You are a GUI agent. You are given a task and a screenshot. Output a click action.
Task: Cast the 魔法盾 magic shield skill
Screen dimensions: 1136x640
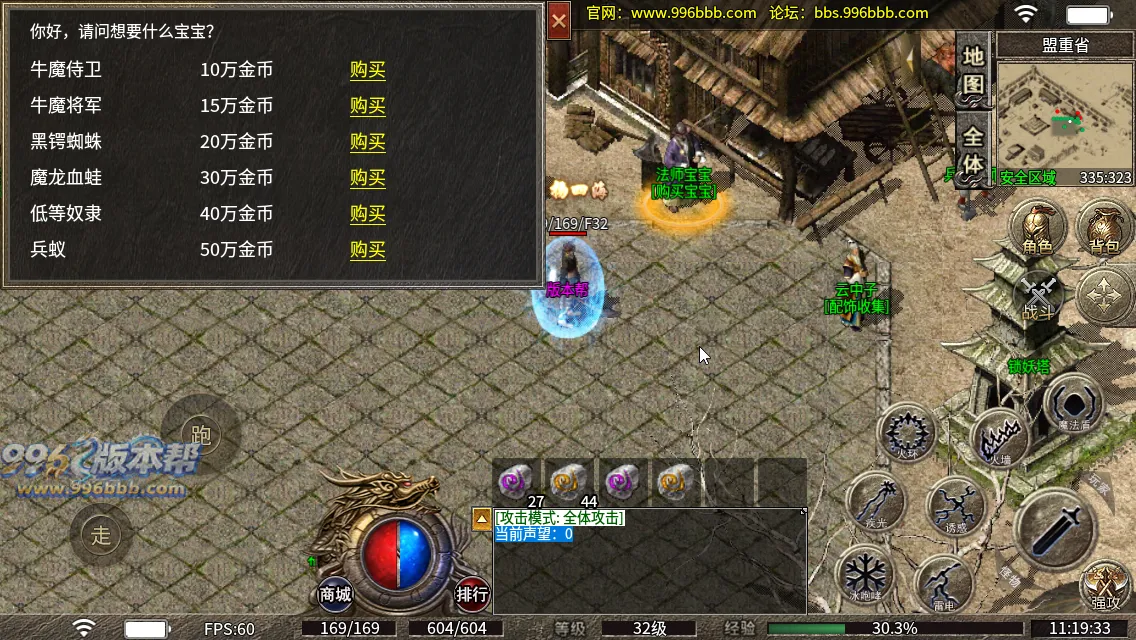tap(1073, 405)
